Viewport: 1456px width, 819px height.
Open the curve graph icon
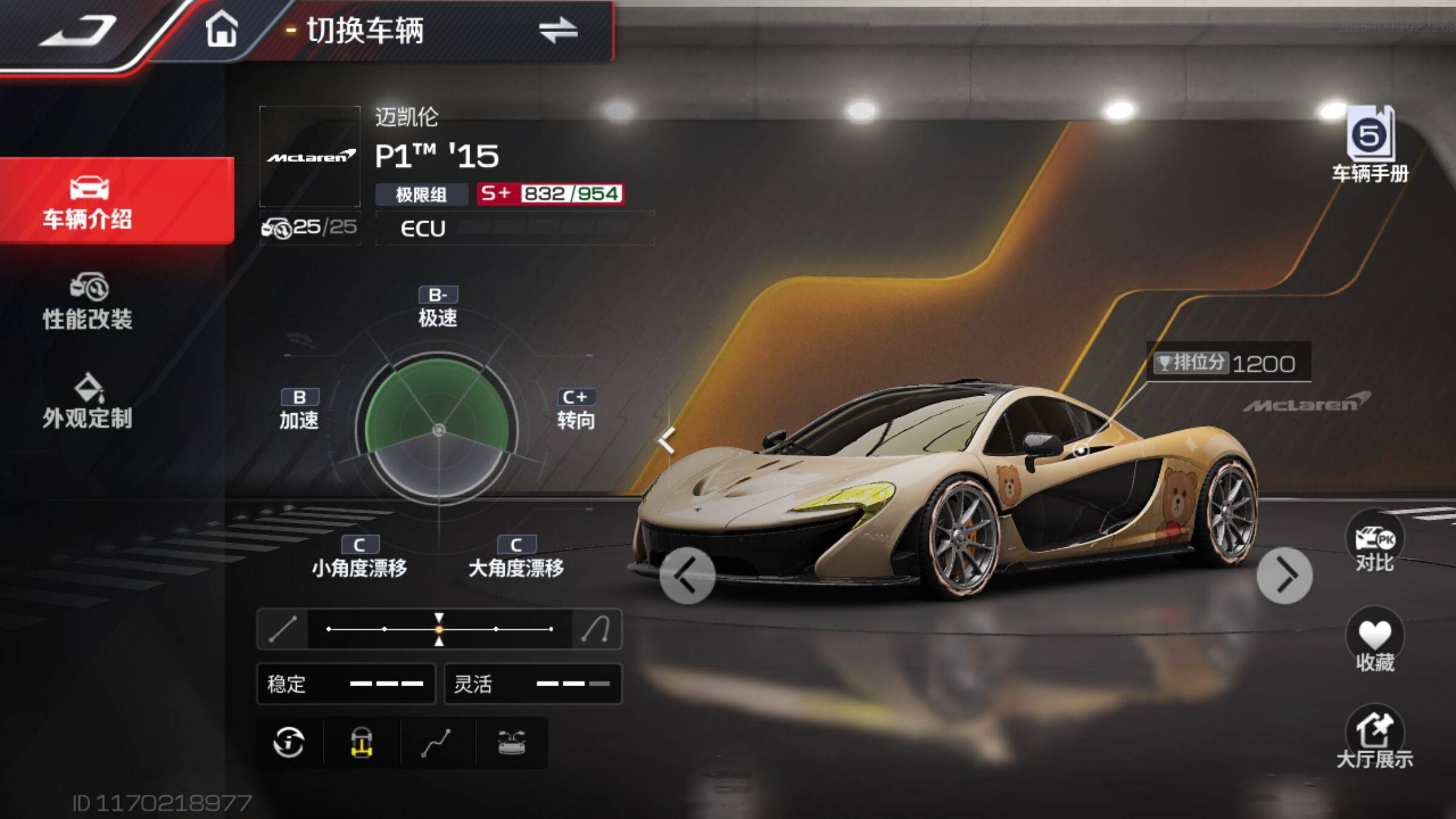[x=436, y=743]
